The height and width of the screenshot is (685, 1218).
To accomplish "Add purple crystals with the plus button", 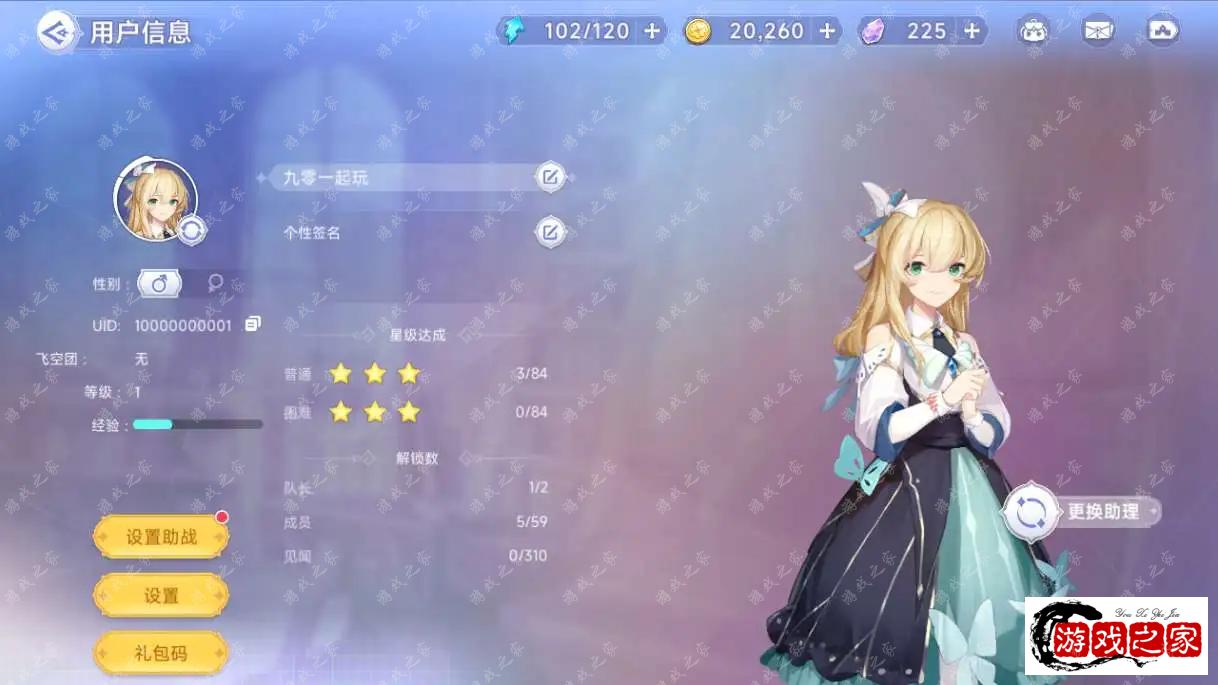I will click(971, 31).
